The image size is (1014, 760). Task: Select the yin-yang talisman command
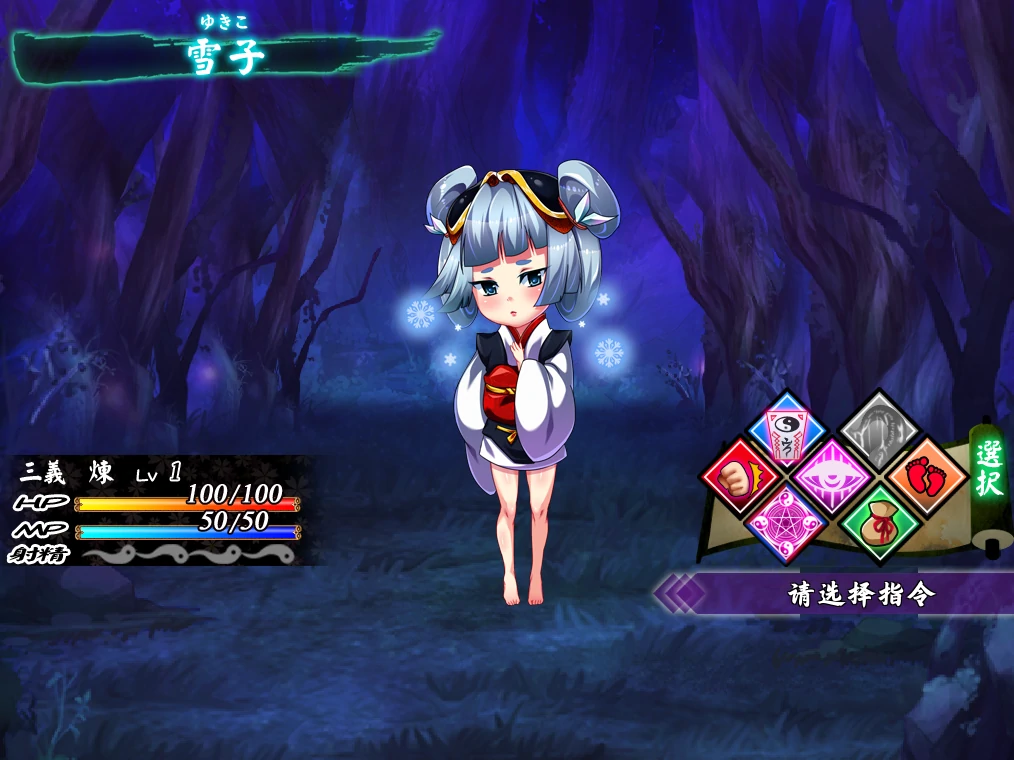coord(788,430)
